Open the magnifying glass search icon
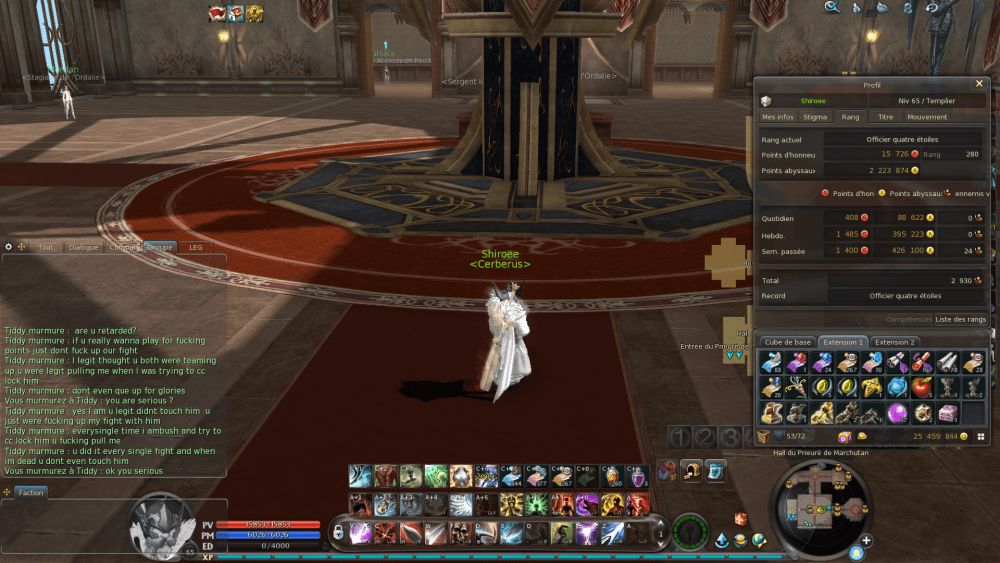 [x=831, y=8]
